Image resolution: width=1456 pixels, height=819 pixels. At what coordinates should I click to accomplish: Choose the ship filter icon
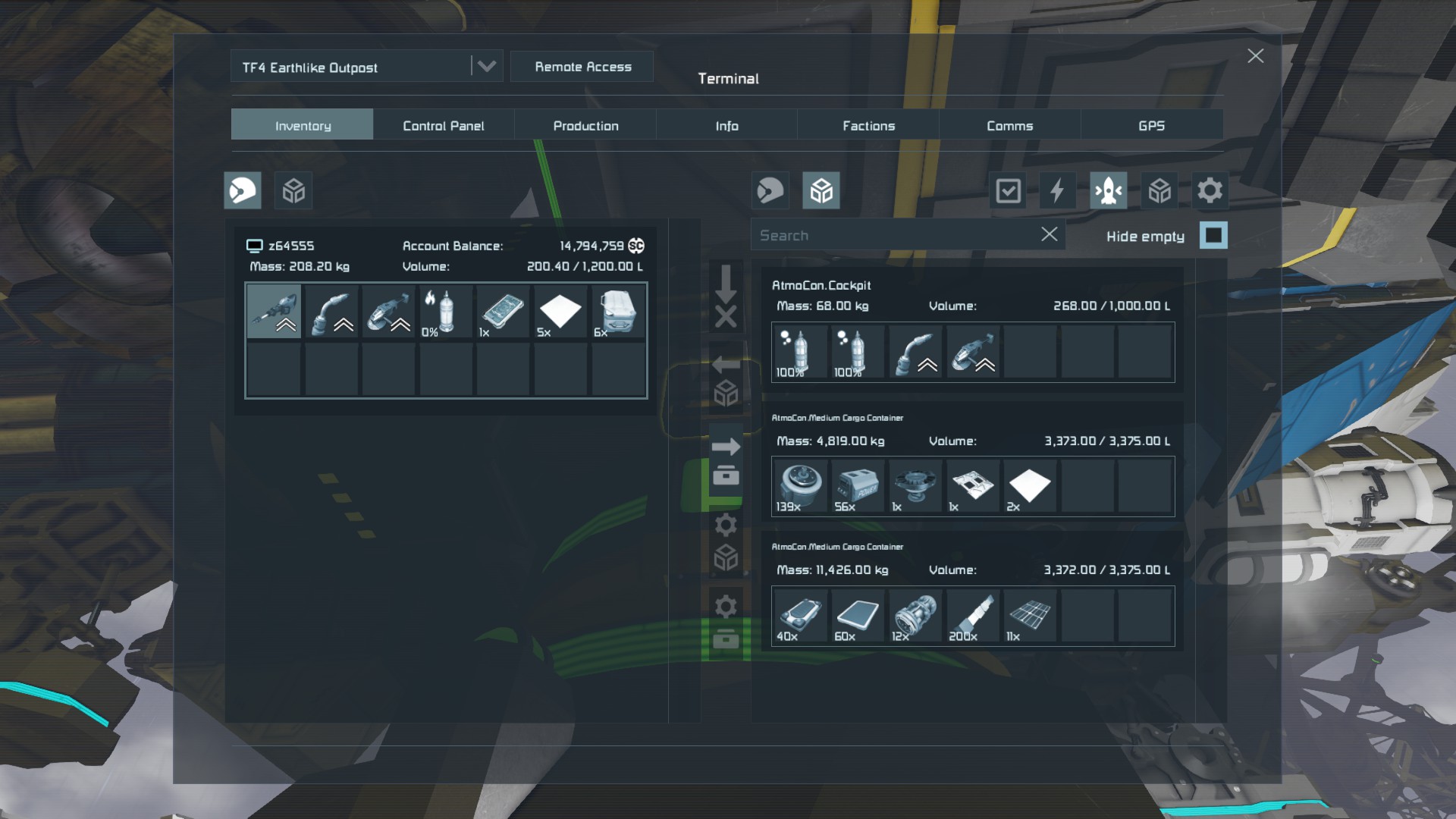[1108, 190]
